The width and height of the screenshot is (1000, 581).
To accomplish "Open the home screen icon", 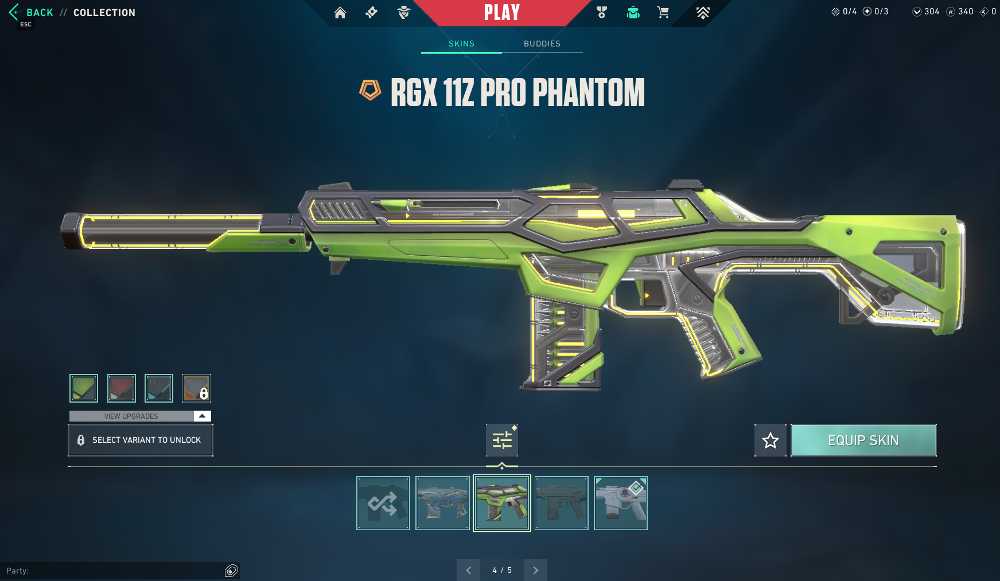I will tap(340, 13).
